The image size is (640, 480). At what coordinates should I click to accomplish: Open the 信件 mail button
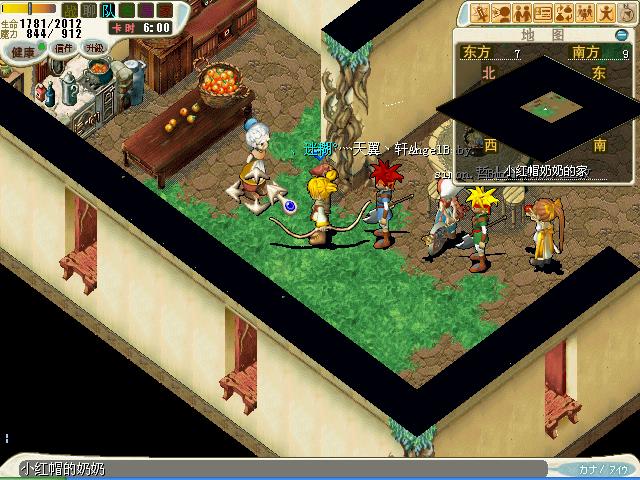tap(64, 48)
